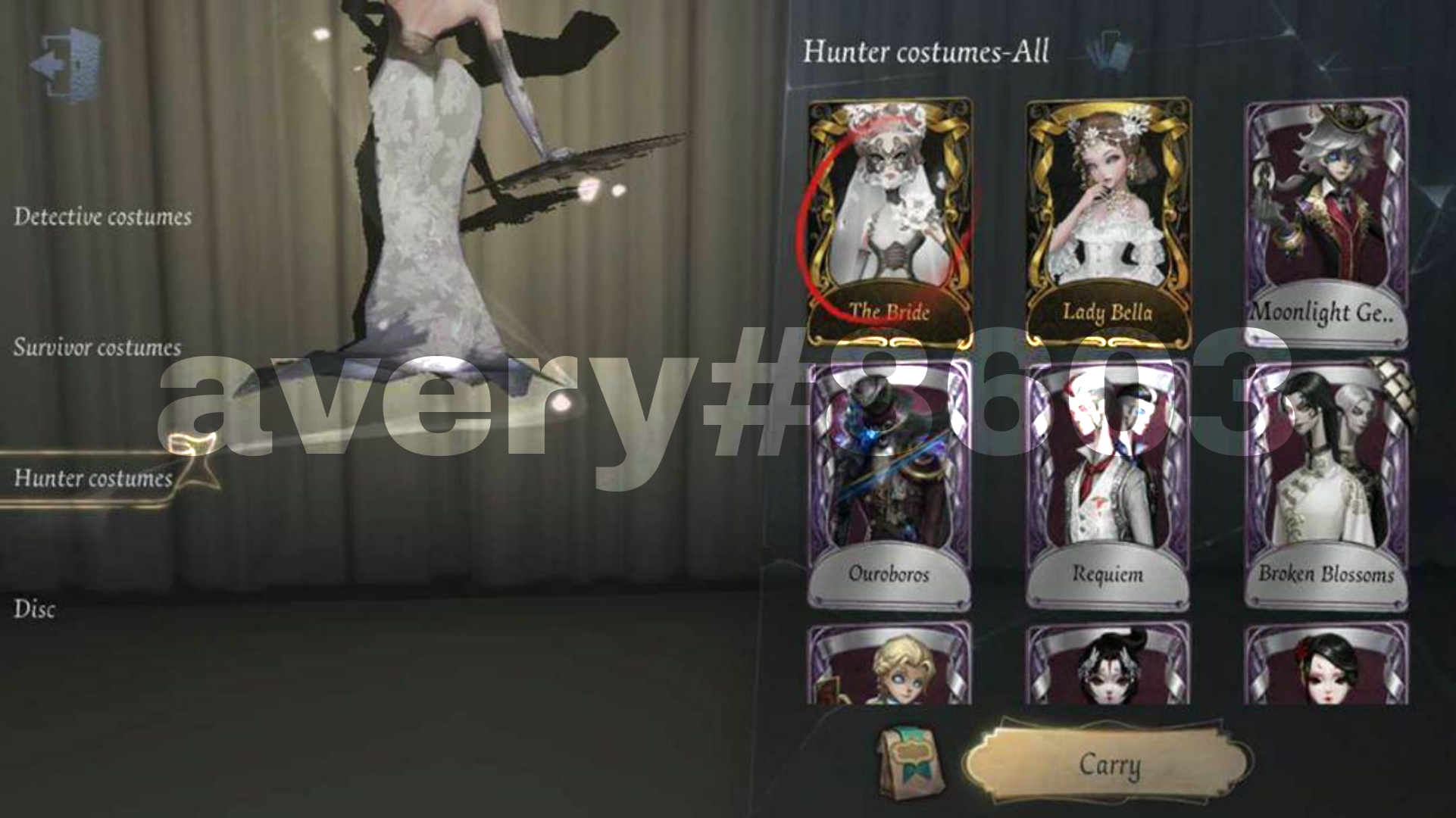
Task: Pick the Requiem costume card
Action: coord(1108,477)
